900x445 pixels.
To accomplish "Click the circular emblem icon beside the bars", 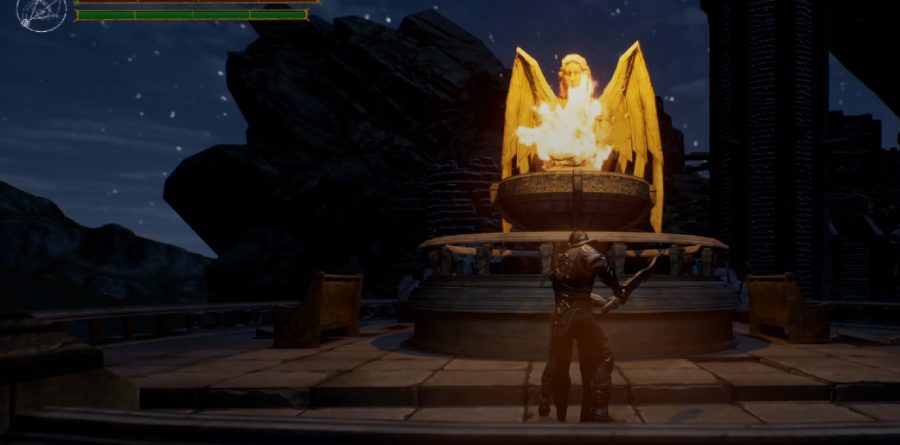I will [x=42, y=13].
